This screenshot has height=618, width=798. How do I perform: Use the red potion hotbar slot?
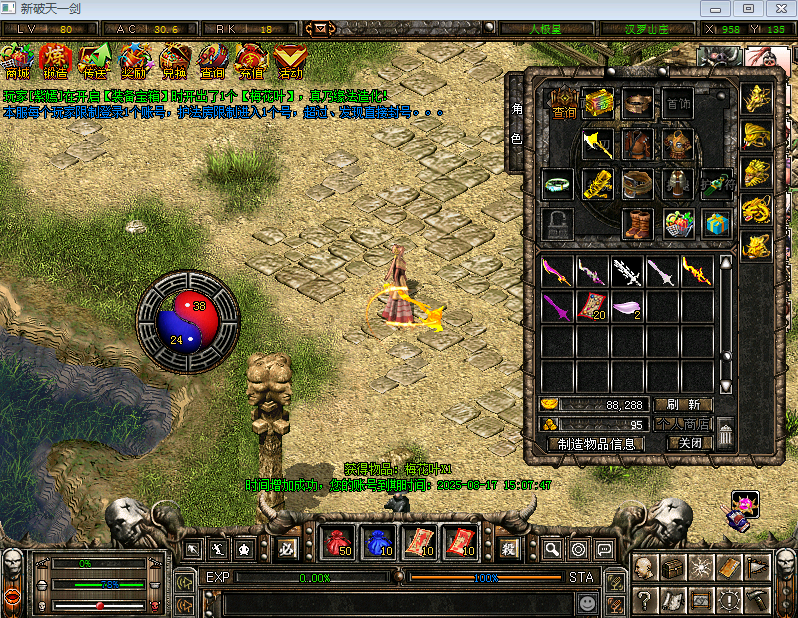[x=340, y=543]
